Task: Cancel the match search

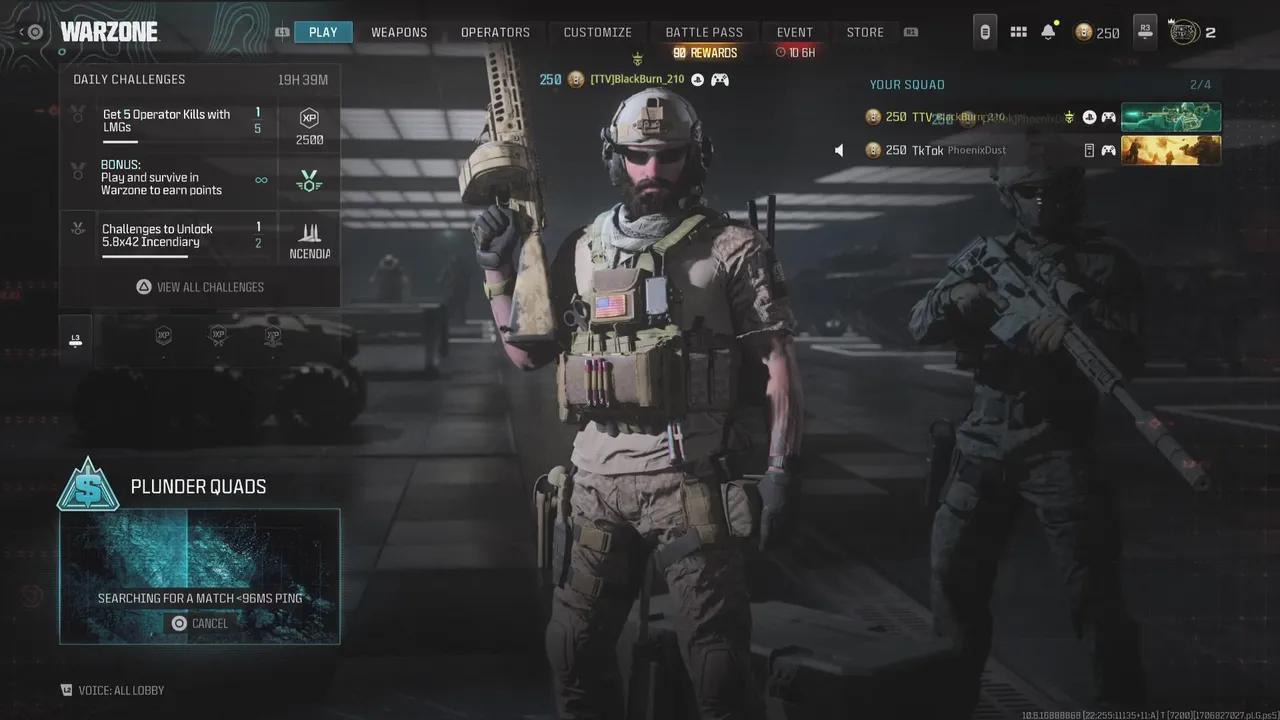Action: click(x=199, y=623)
